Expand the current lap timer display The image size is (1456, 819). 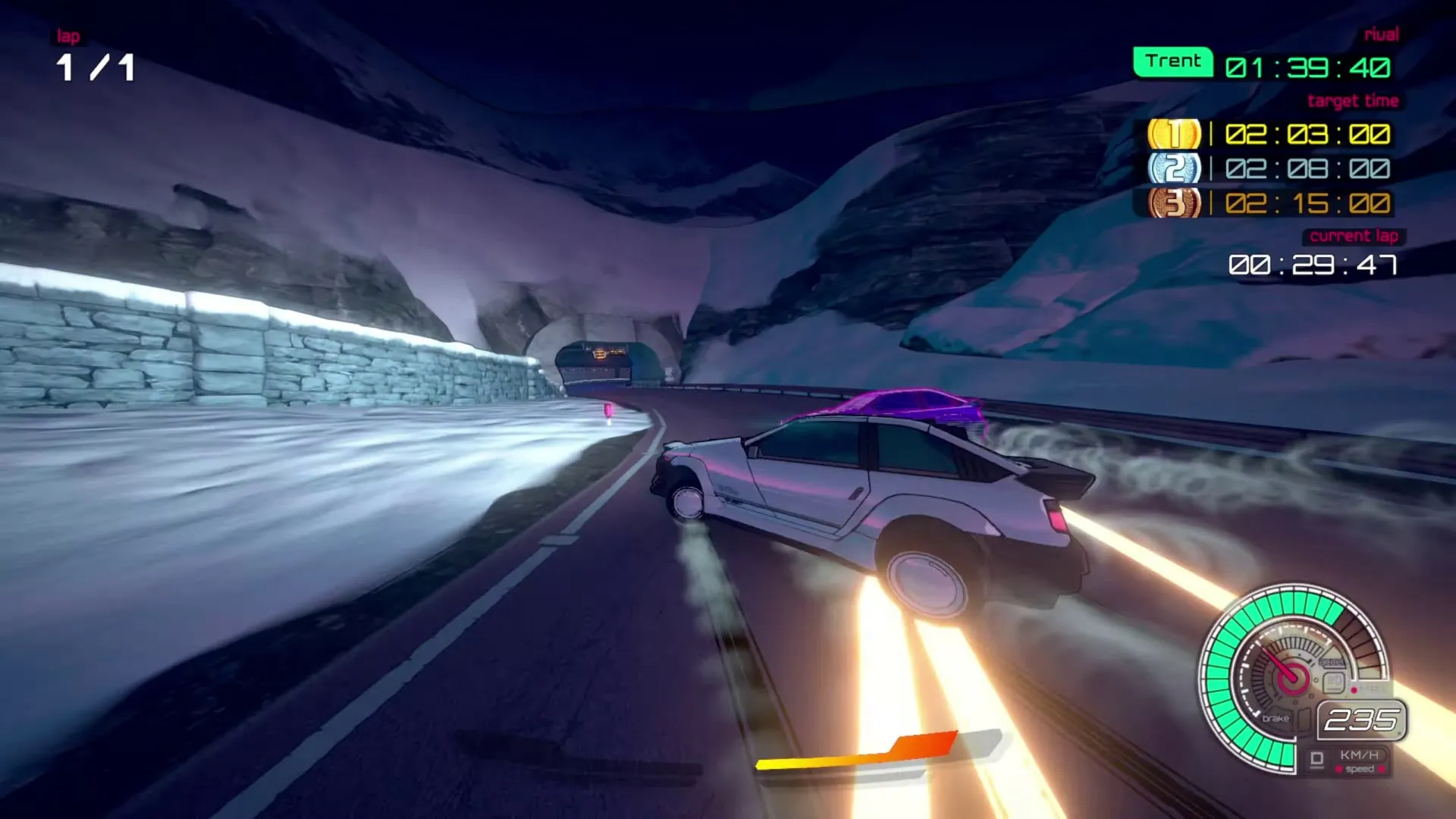pyautogui.click(x=1310, y=265)
